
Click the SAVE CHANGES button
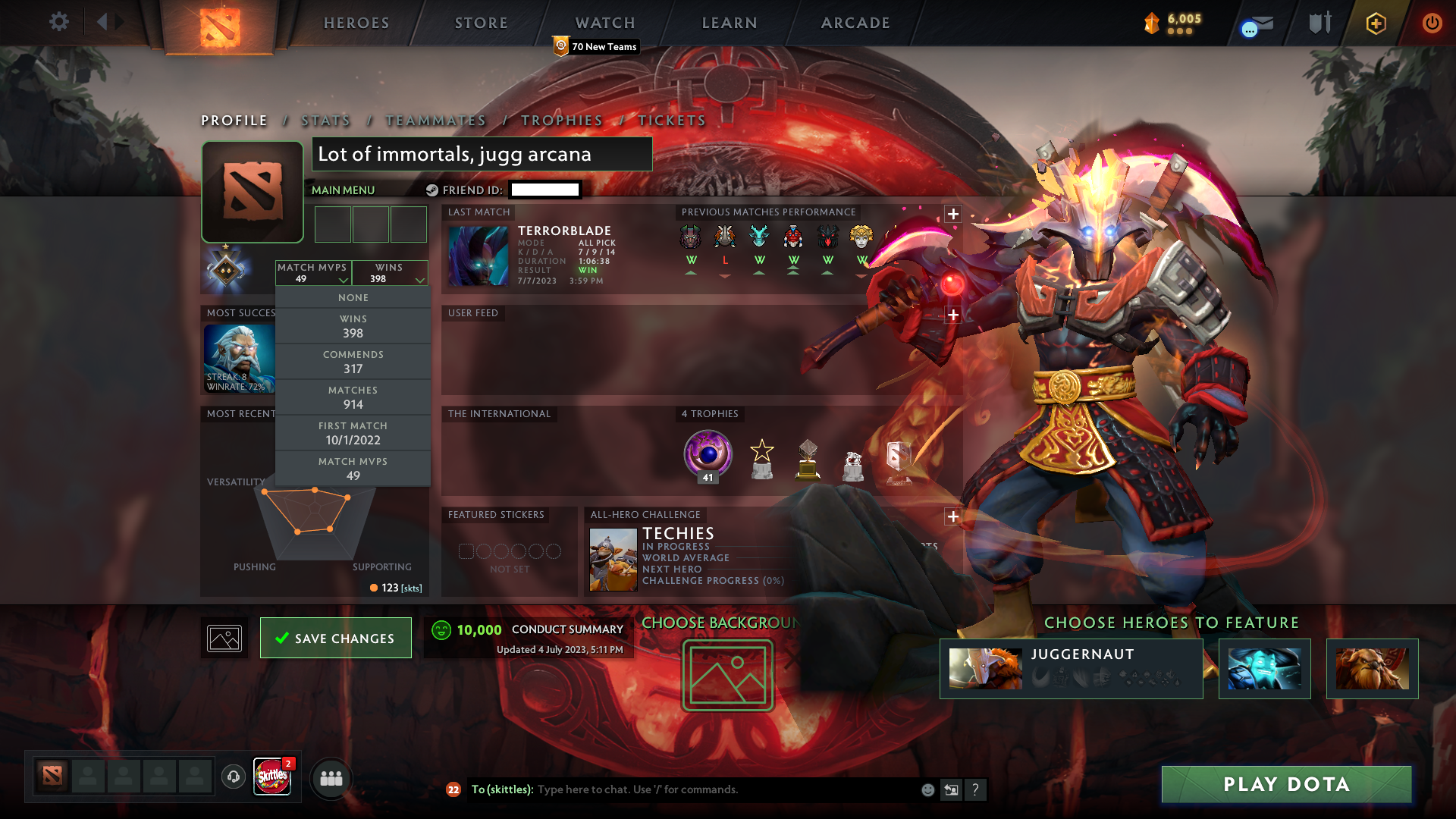335,638
